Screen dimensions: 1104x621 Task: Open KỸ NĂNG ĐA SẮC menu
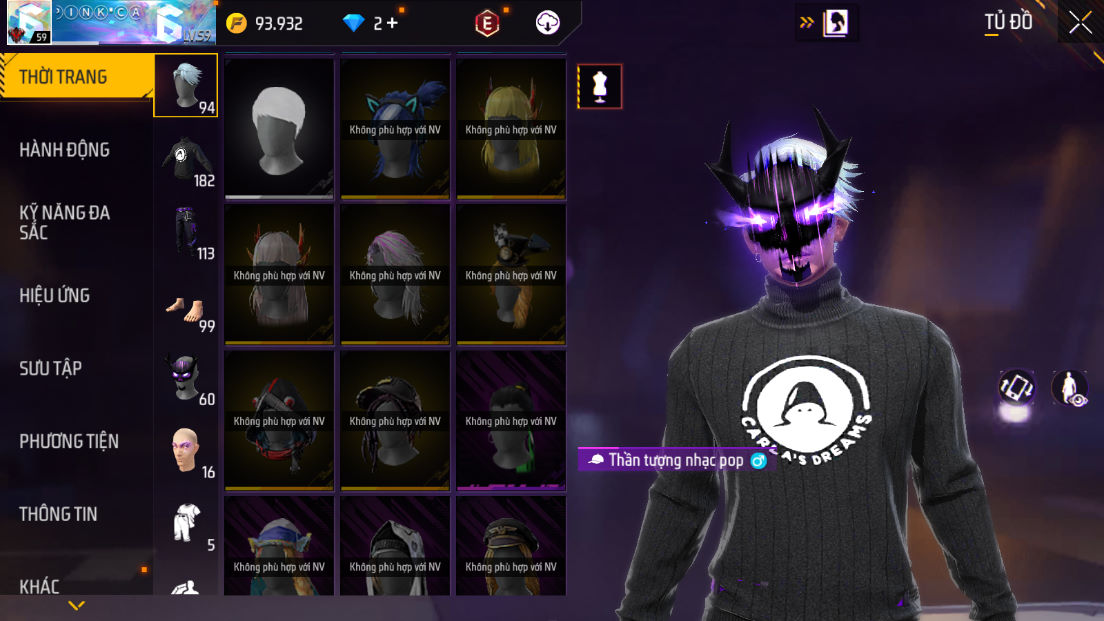65,222
